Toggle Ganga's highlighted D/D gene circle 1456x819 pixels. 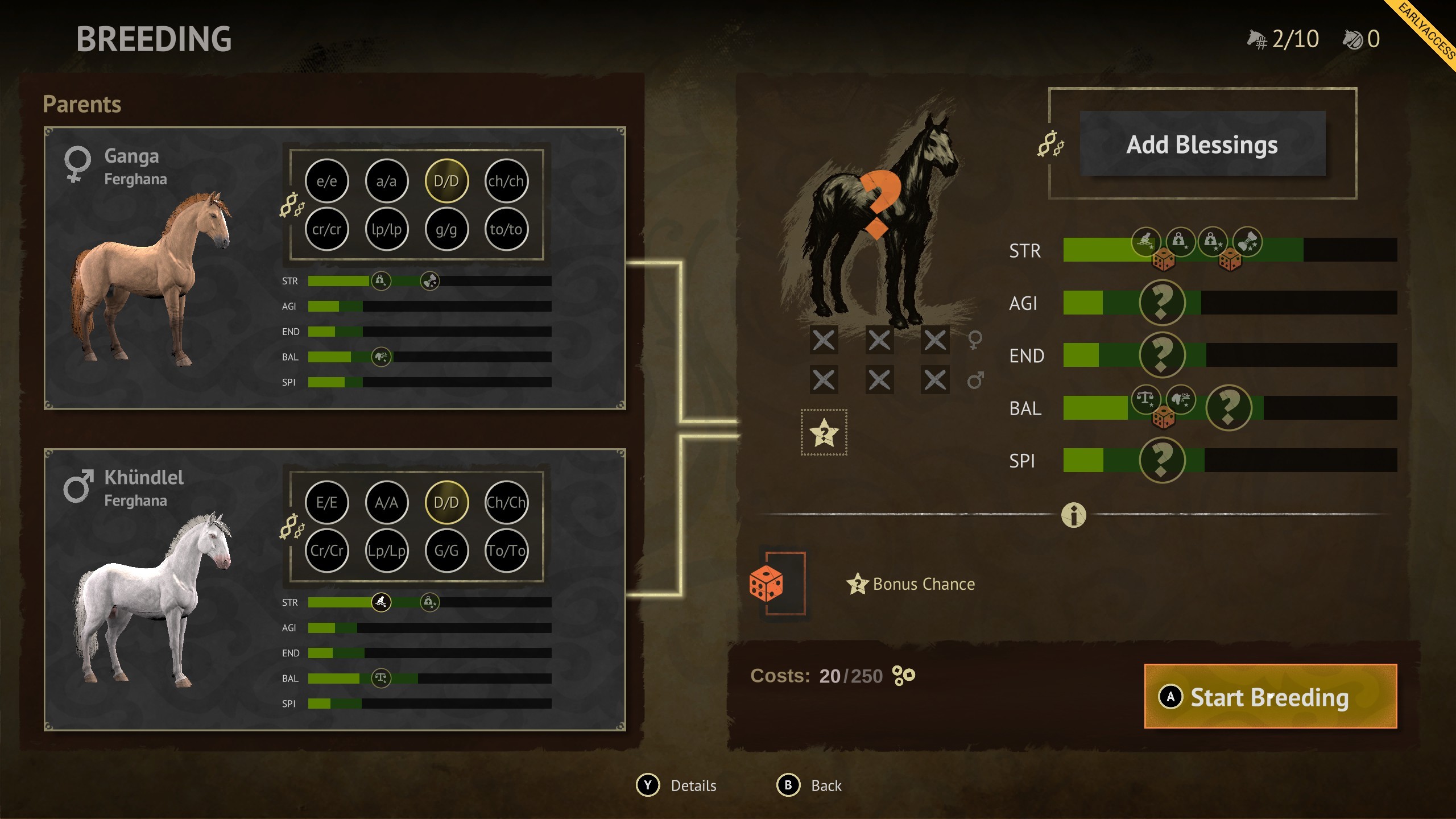tap(446, 180)
